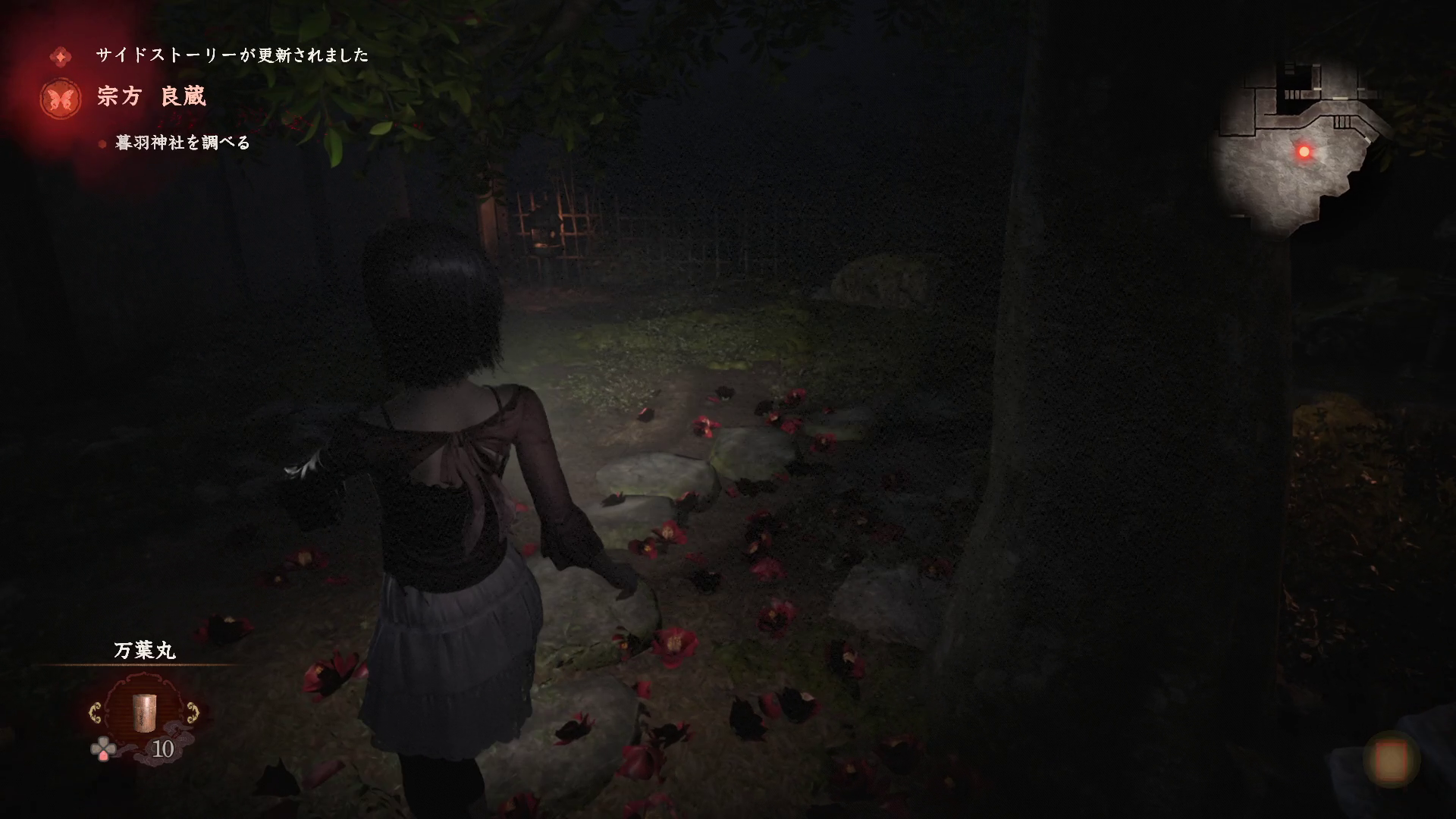The image size is (1456, 819).
Task: Select the 万葉丸 item slot
Action: pos(143,713)
